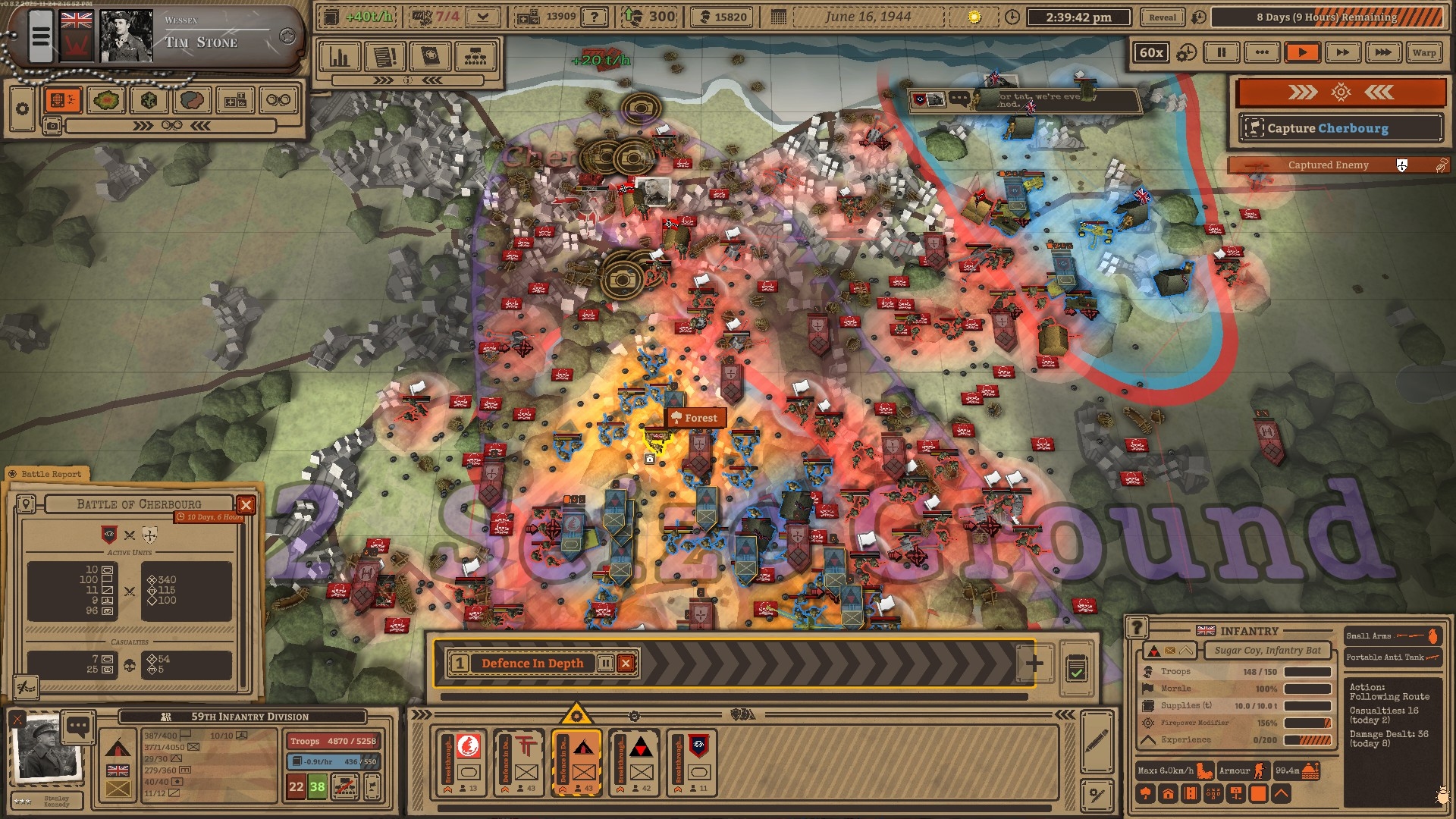Select the orange grid map overlay
The width and height of the screenshot is (1456, 819).
[62, 100]
